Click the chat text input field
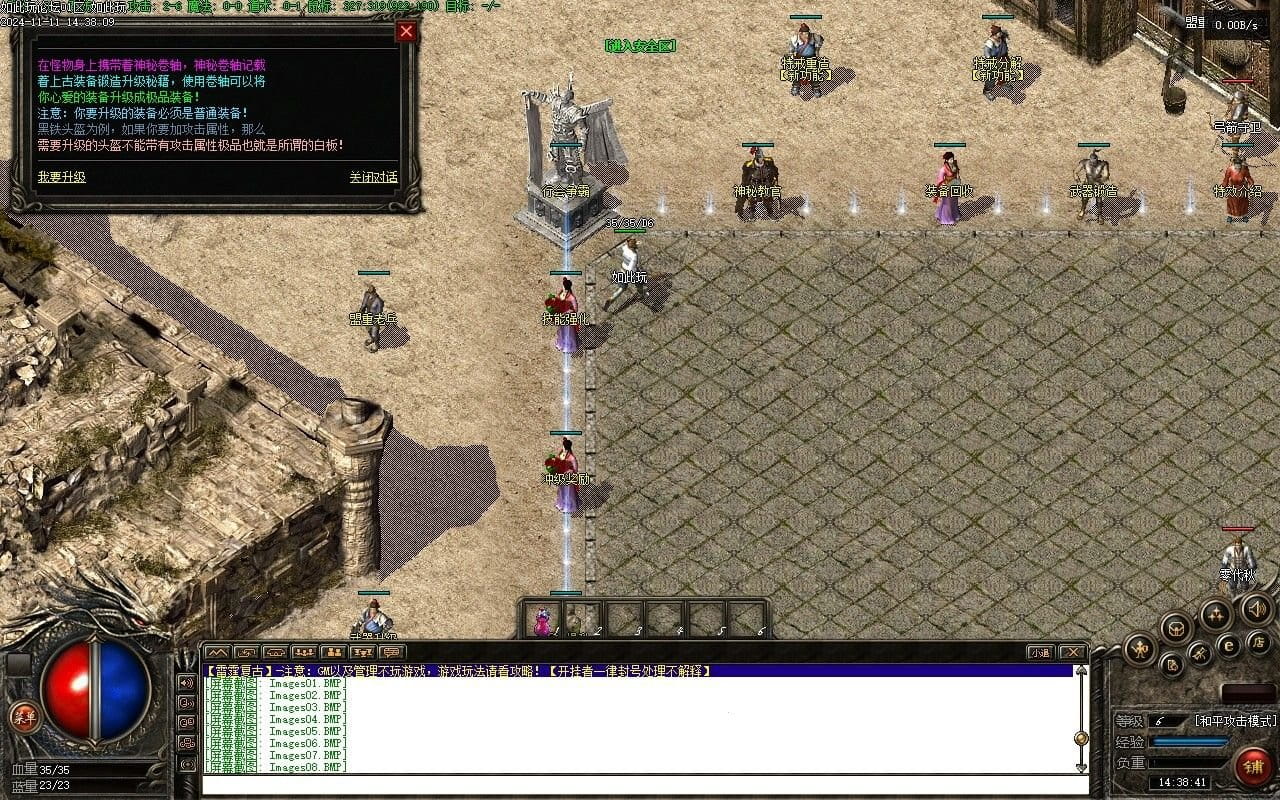The width and height of the screenshot is (1280, 800). tap(640, 784)
